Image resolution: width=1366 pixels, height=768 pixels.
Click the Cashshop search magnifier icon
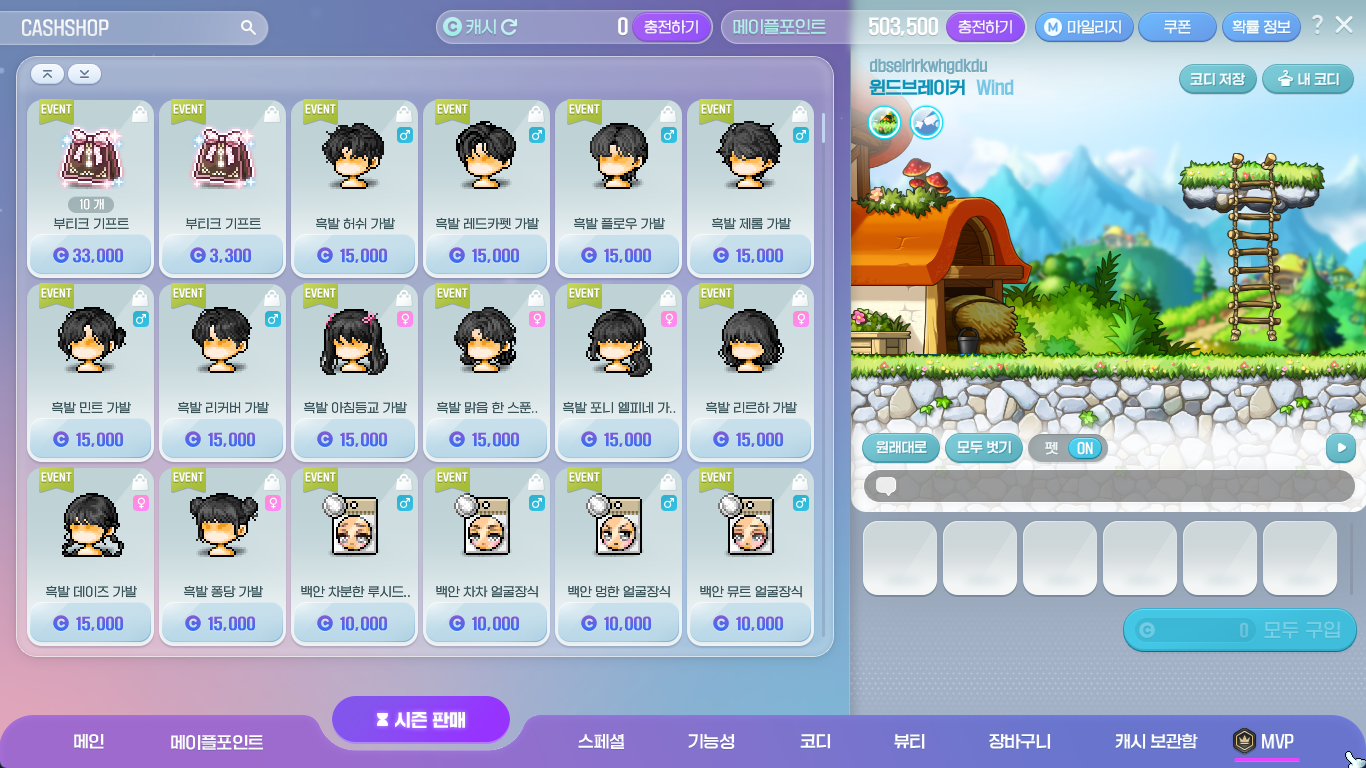pos(248,27)
